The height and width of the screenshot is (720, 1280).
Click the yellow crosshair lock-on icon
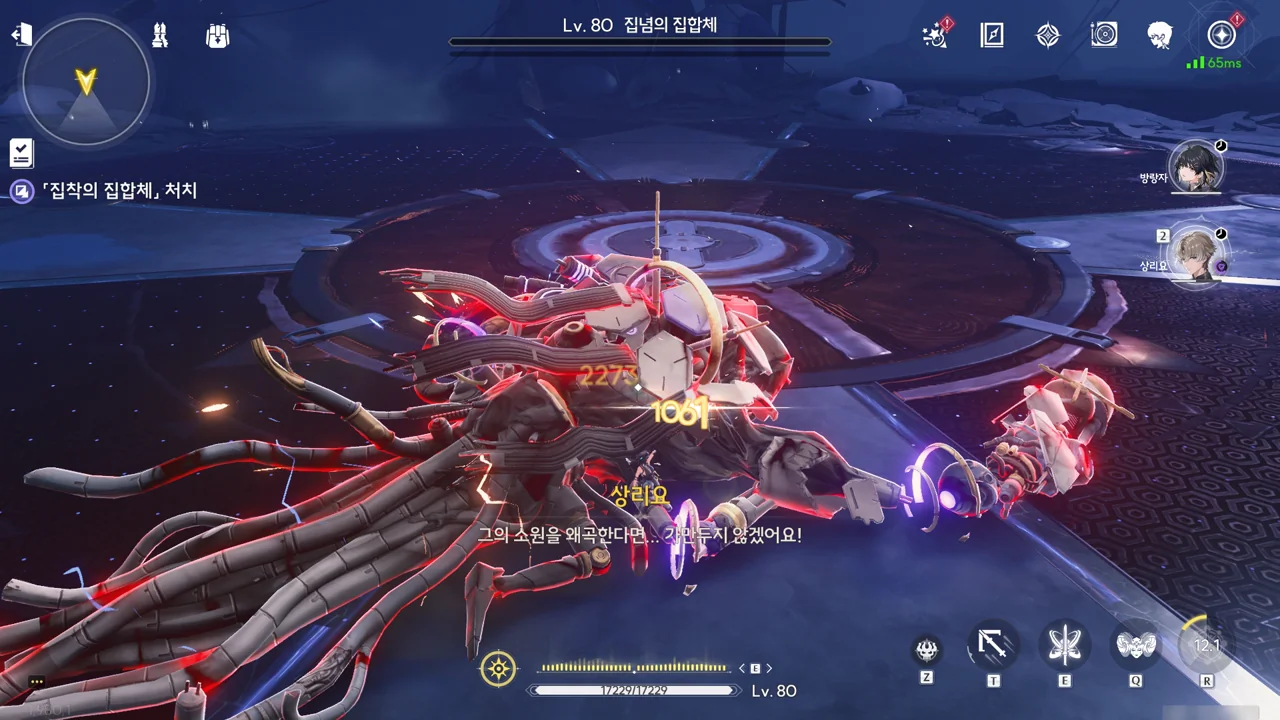(x=498, y=668)
